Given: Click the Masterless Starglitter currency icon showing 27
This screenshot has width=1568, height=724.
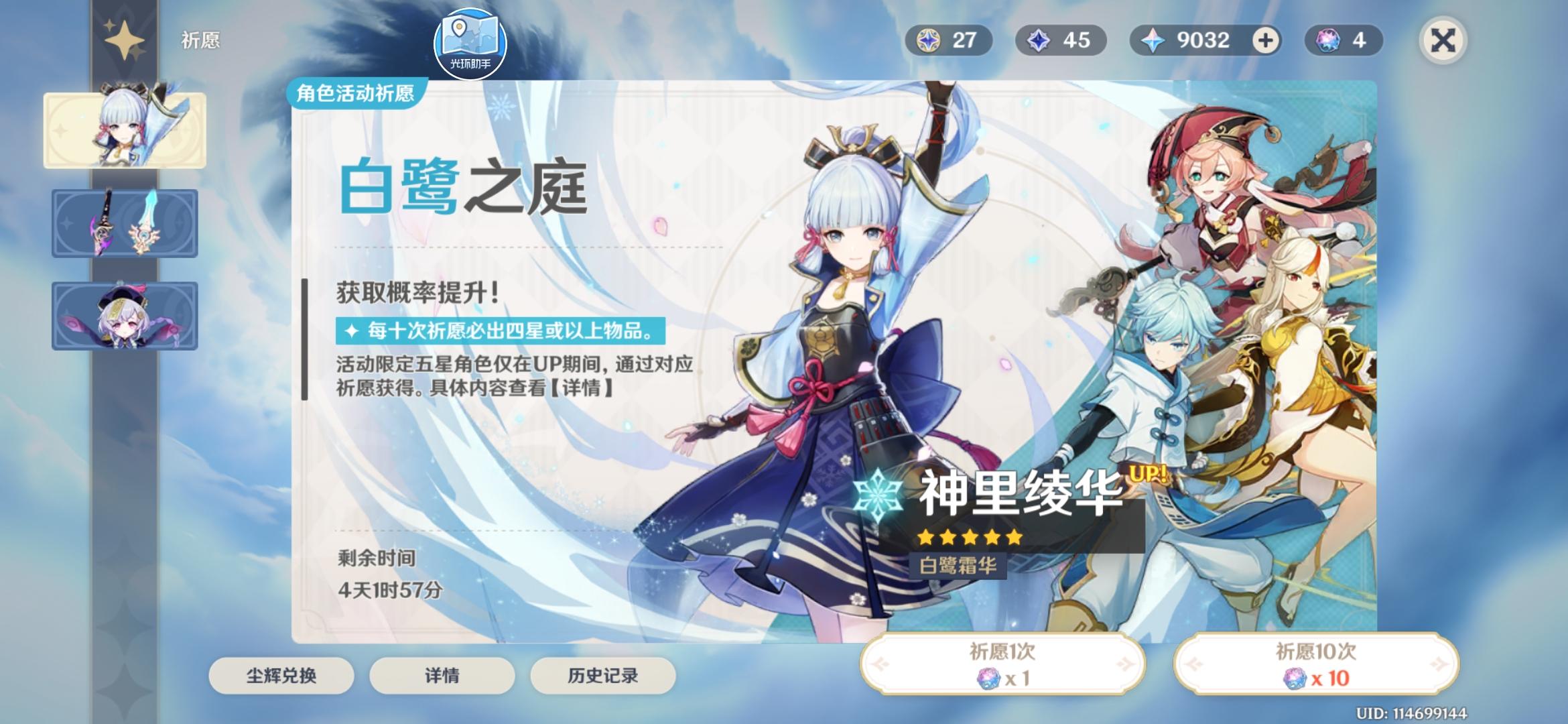Looking at the screenshot, I should [x=928, y=42].
